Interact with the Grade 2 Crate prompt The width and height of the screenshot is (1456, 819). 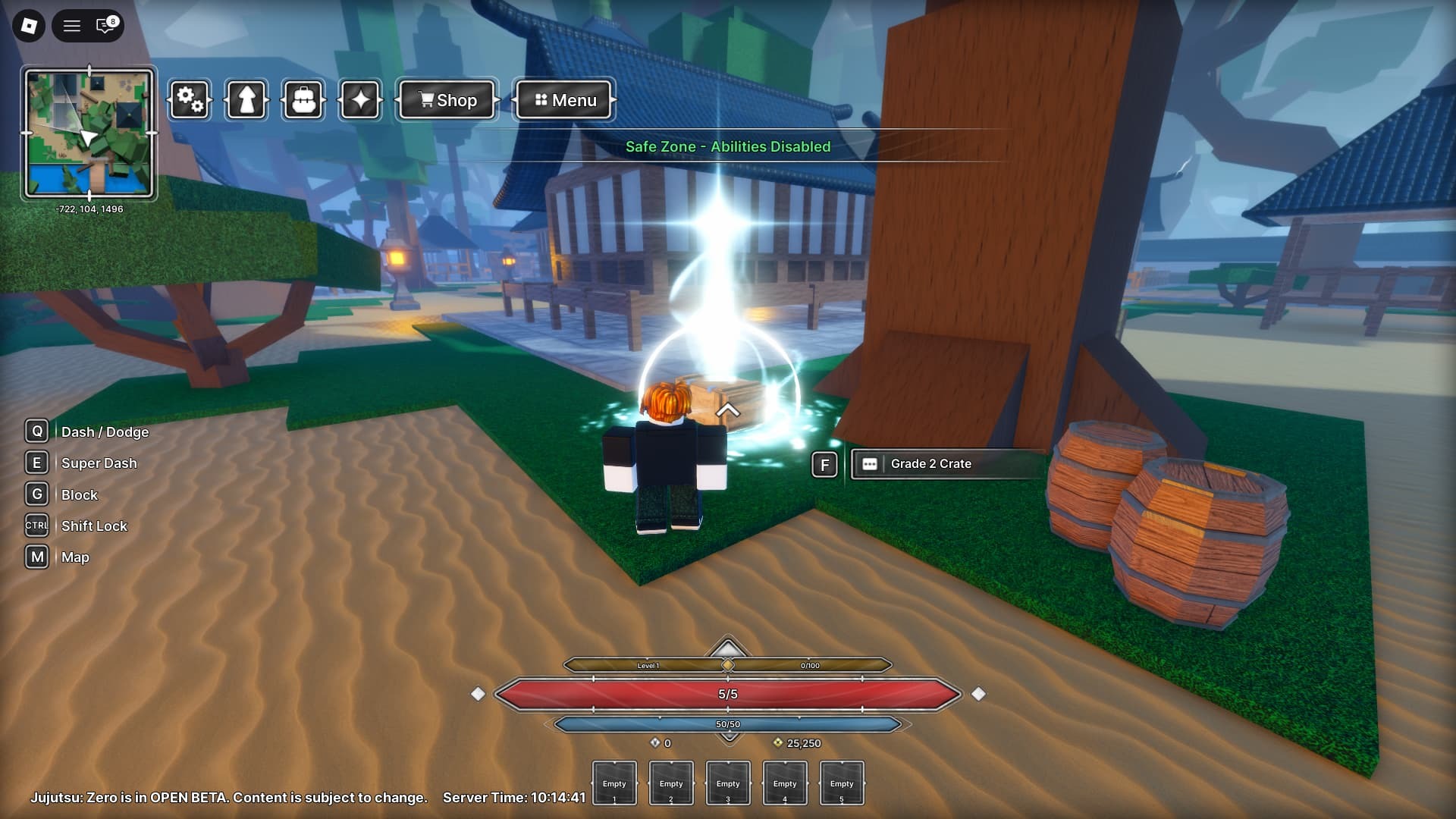930,464
